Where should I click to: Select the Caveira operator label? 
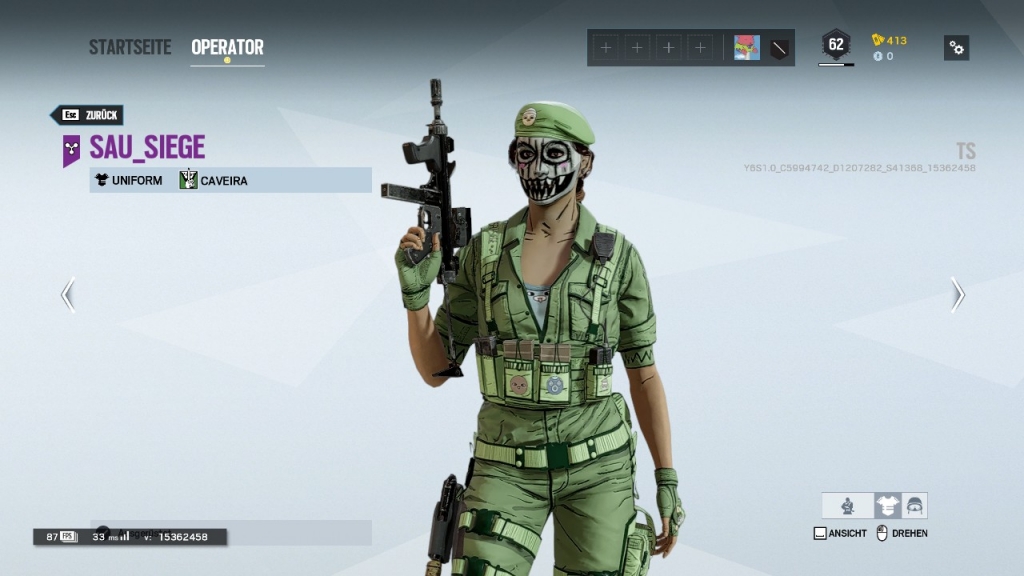coord(214,181)
